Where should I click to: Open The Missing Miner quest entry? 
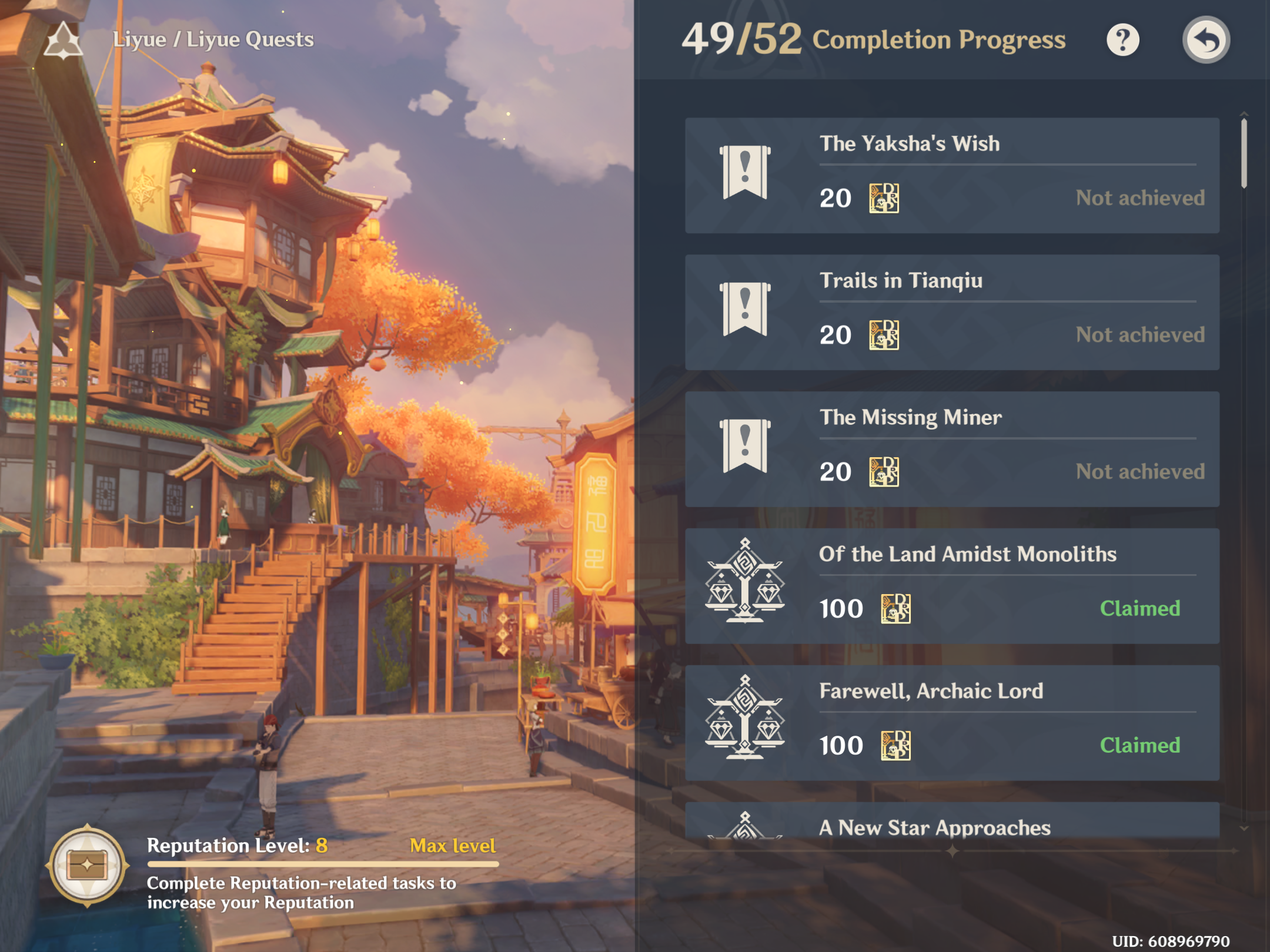[x=951, y=449]
